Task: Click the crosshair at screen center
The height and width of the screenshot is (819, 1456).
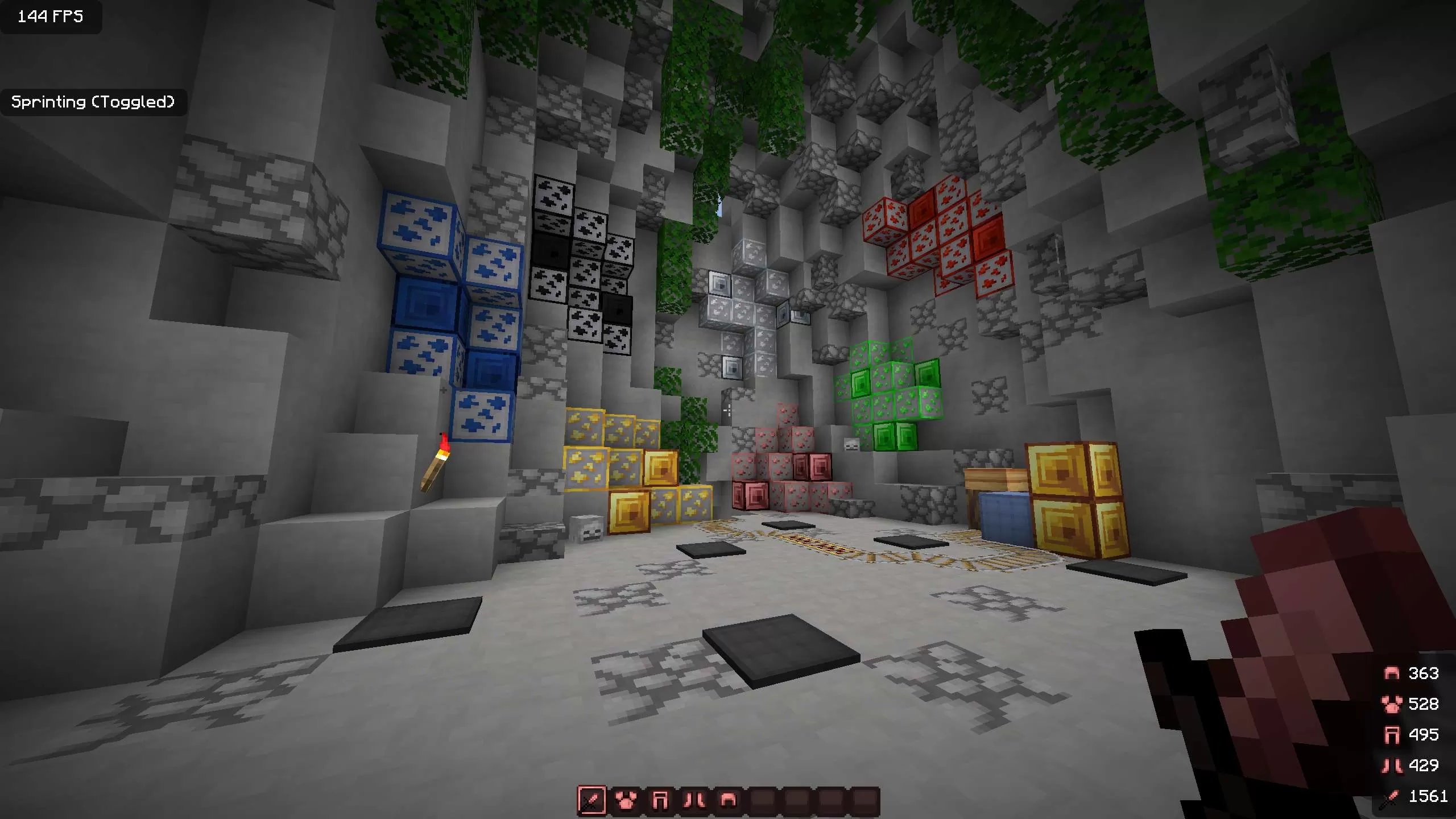Action: point(728,409)
